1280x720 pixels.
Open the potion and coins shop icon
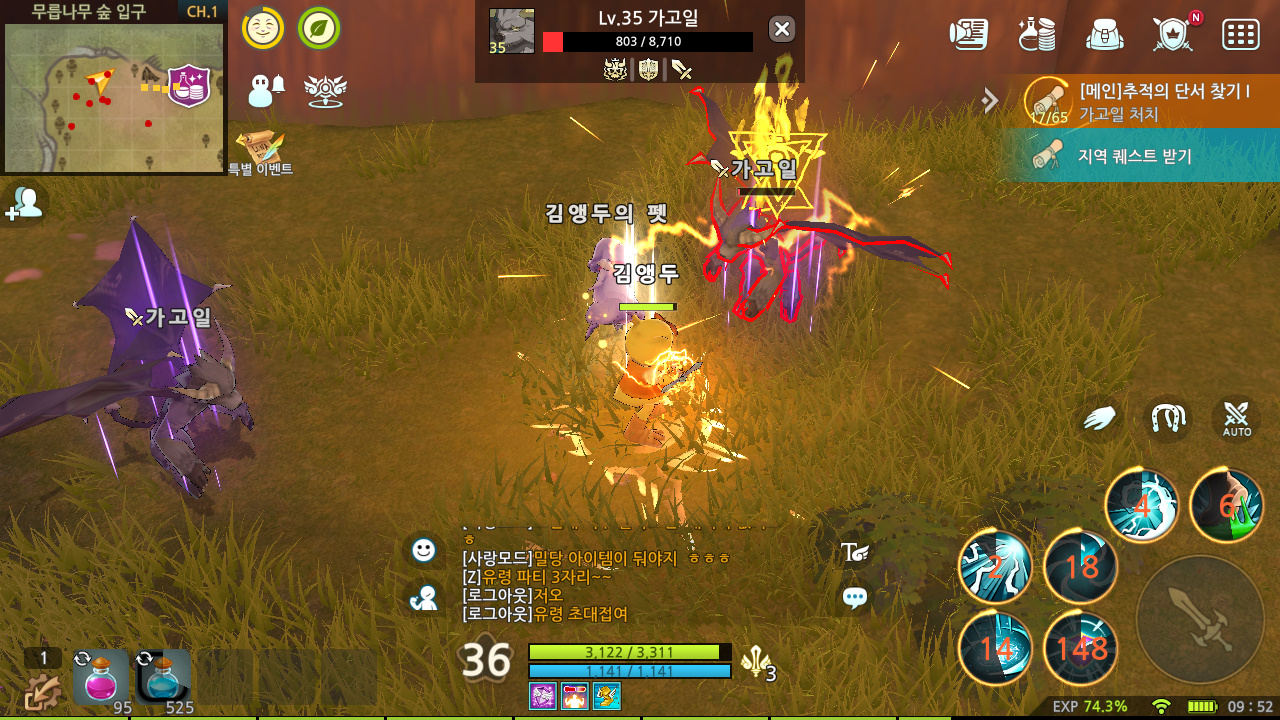tap(1037, 33)
